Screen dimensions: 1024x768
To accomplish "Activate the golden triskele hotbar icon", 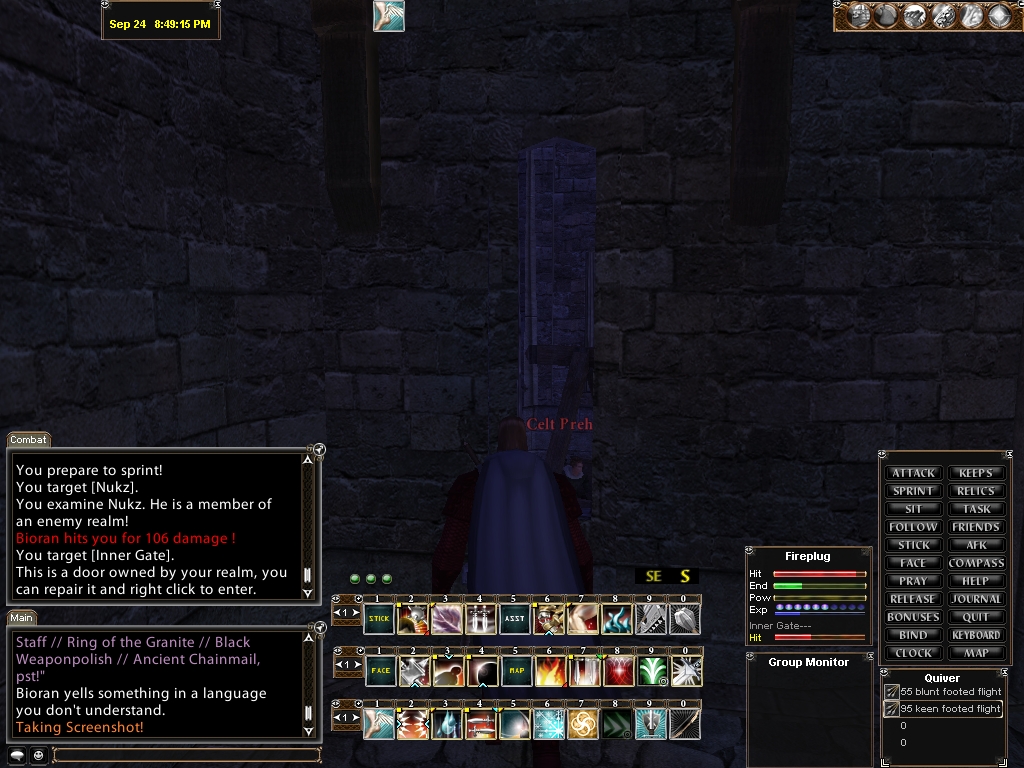I will [x=583, y=724].
